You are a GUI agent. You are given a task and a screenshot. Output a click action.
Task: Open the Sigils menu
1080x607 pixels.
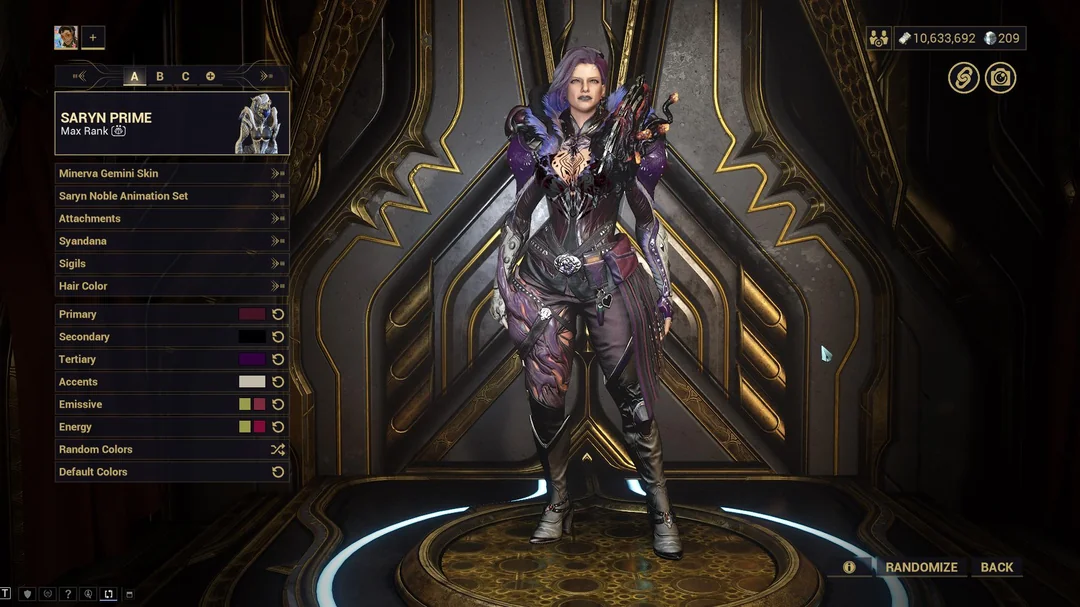[x=170, y=264]
